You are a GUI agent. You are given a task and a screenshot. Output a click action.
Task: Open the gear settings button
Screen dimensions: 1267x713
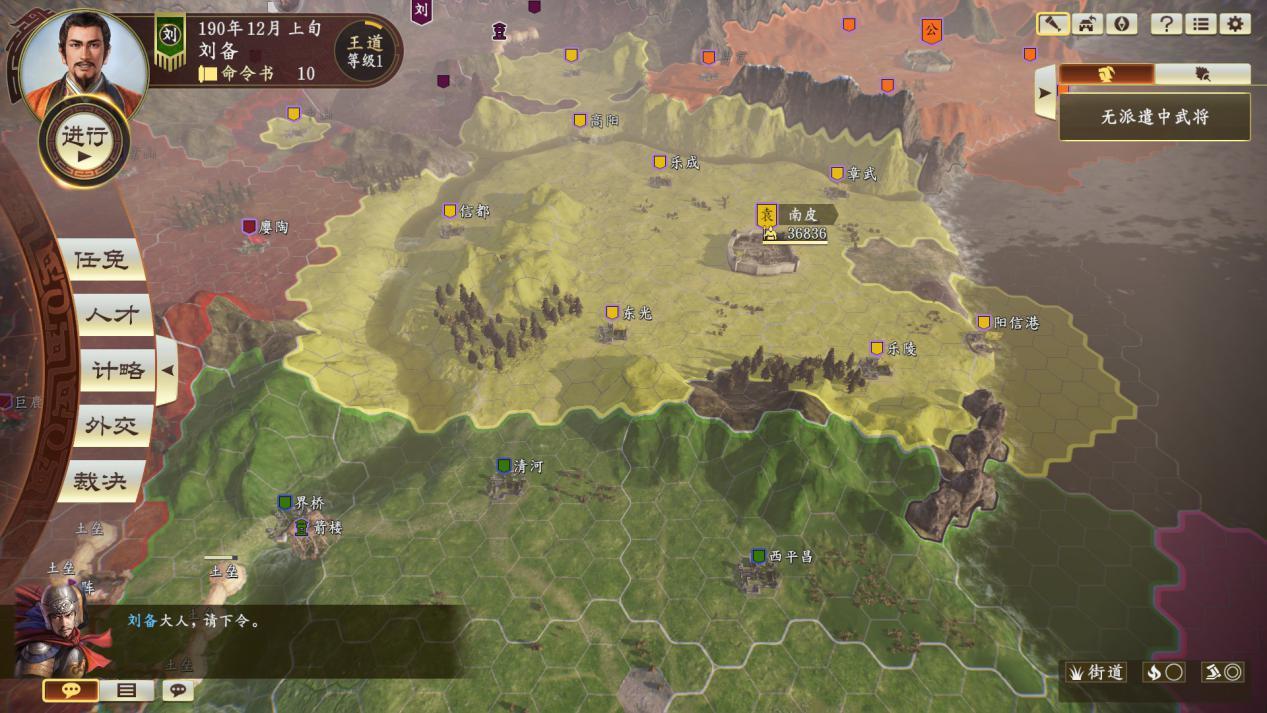pyautogui.click(x=1235, y=24)
